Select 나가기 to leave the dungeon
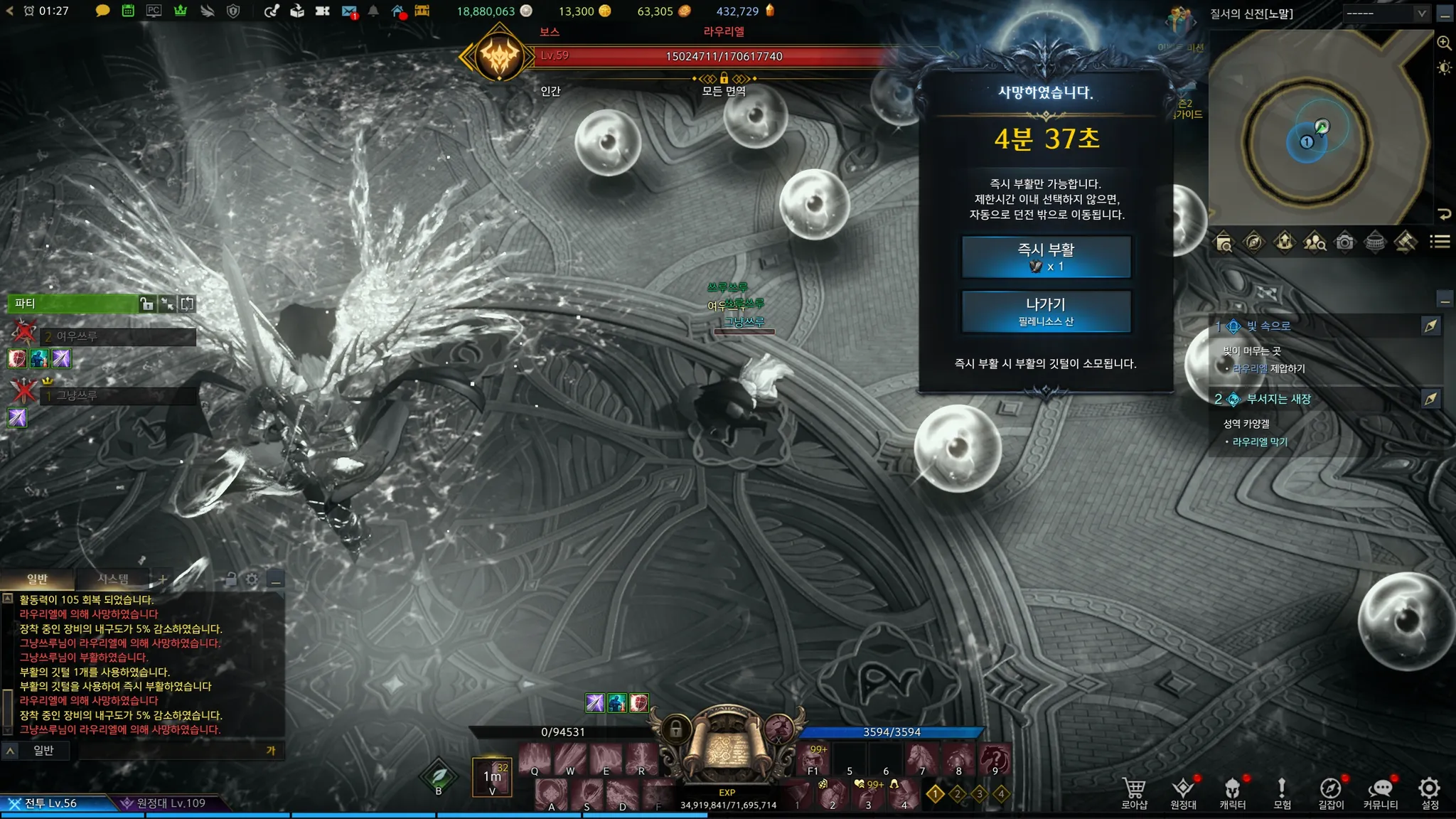1456x819 pixels. pos(1046,311)
